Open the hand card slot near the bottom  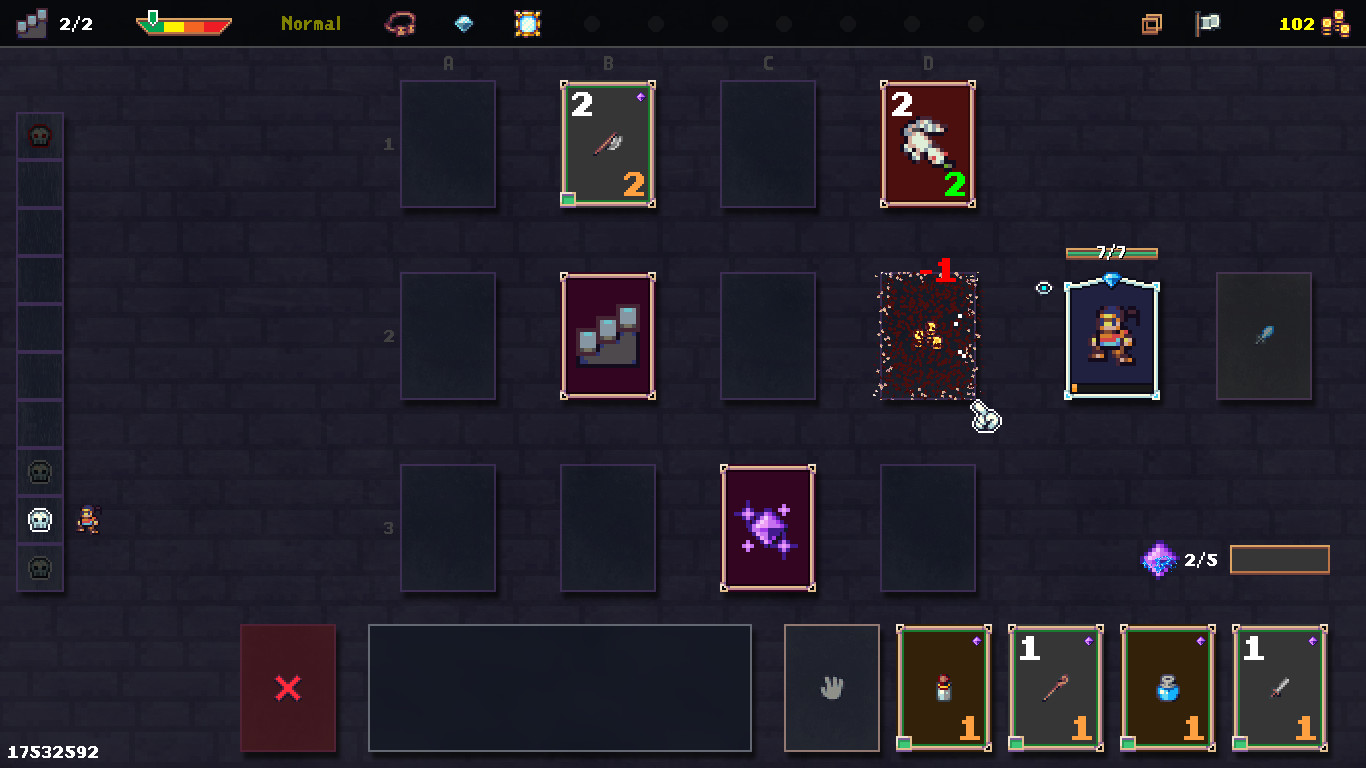831,686
